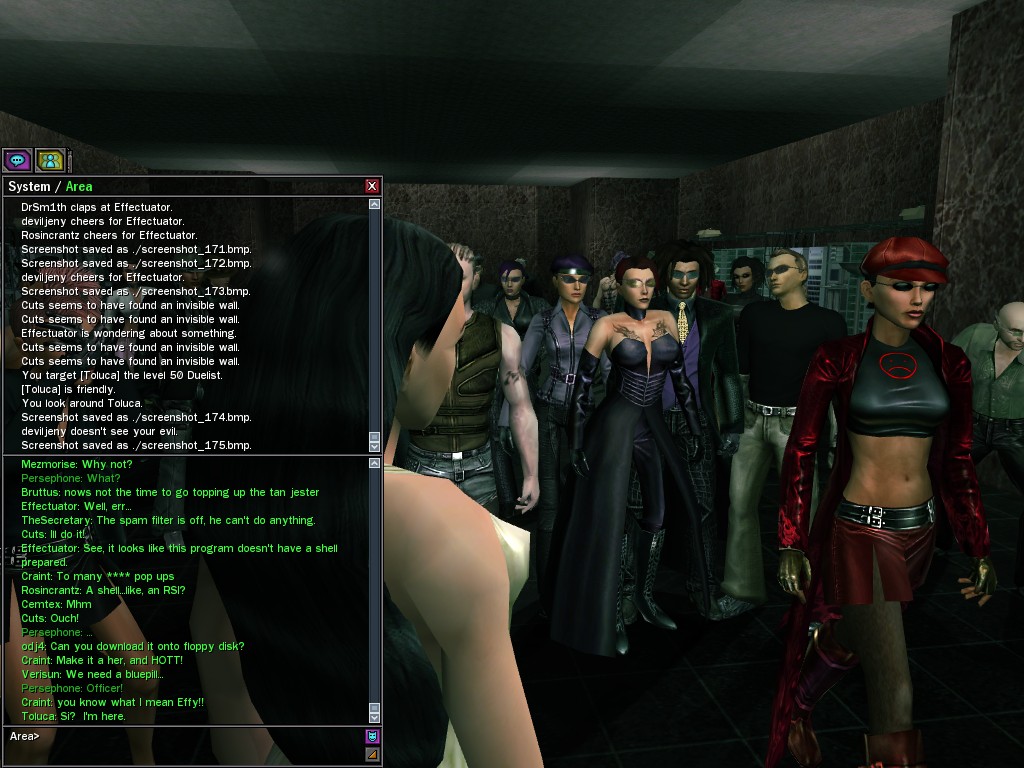Close the System / Area chat window
Screen dimensions: 1024x768
372,186
